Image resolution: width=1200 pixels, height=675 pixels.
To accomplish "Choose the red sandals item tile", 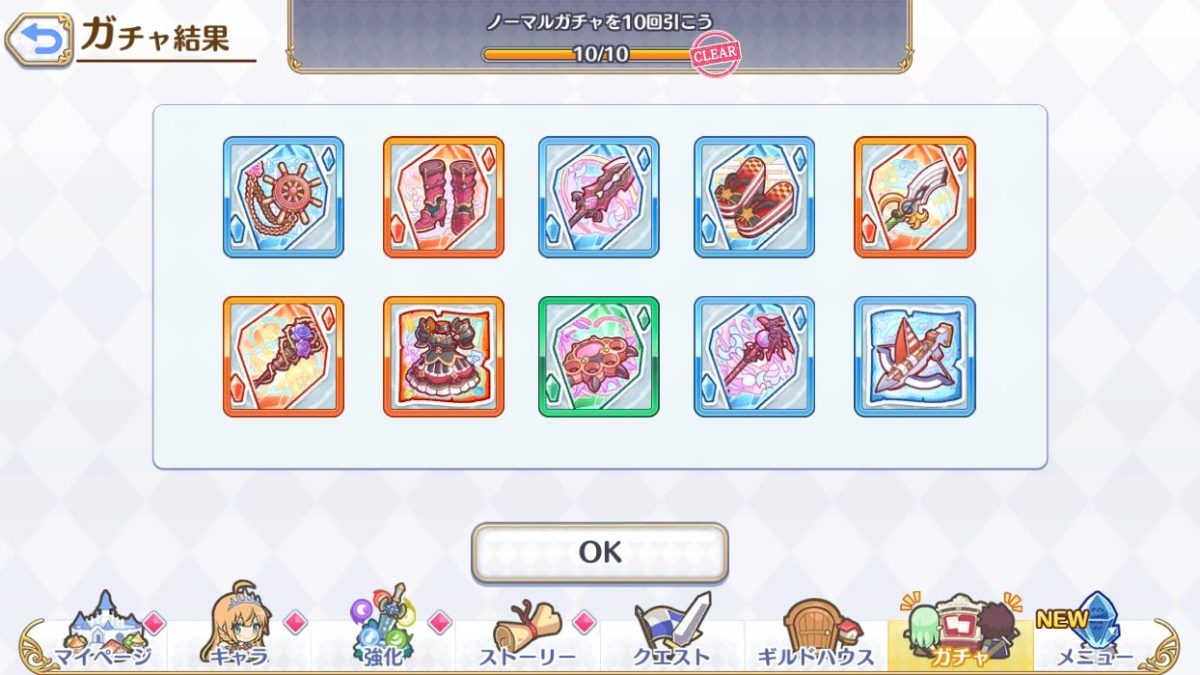I will pos(754,197).
